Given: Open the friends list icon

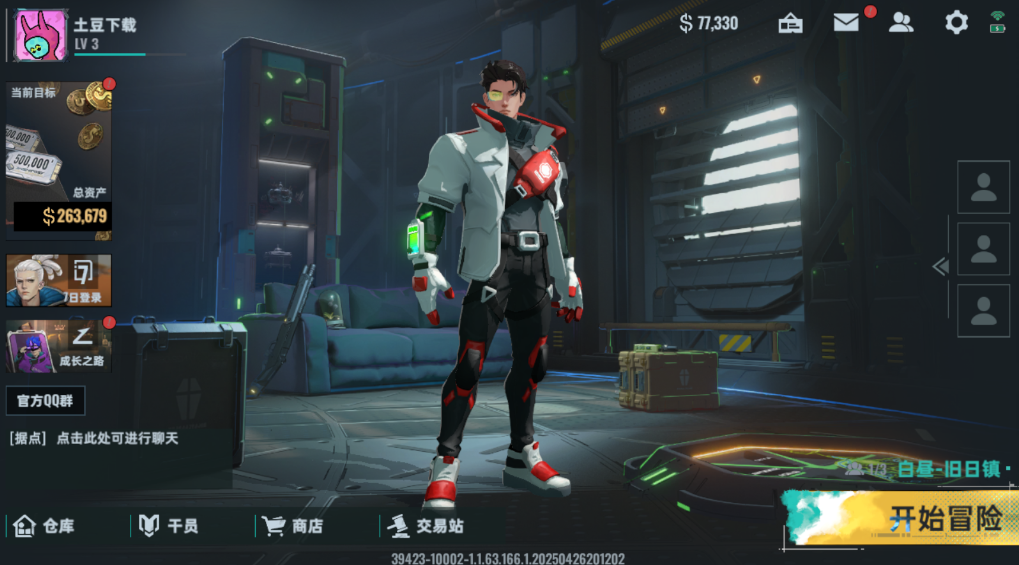Looking at the screenshot, I should pos(901,23).
